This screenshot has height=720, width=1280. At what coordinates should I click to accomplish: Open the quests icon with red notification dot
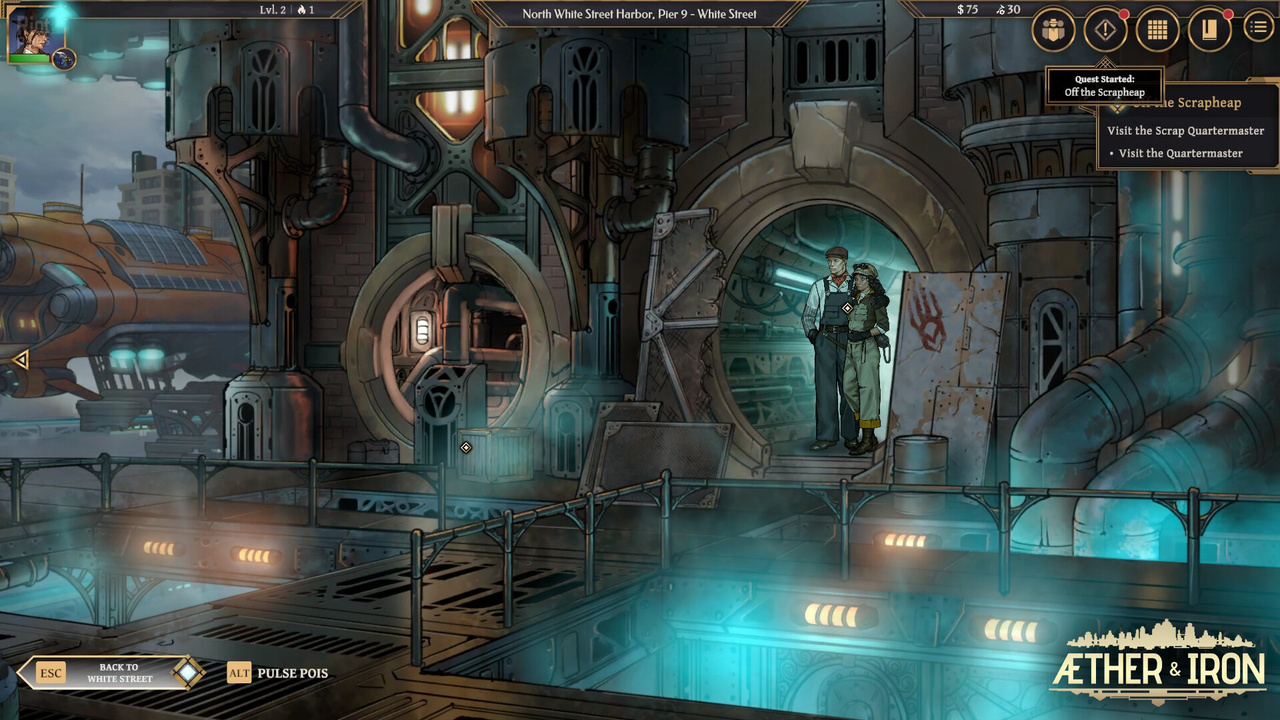[x=1105, y=30]
